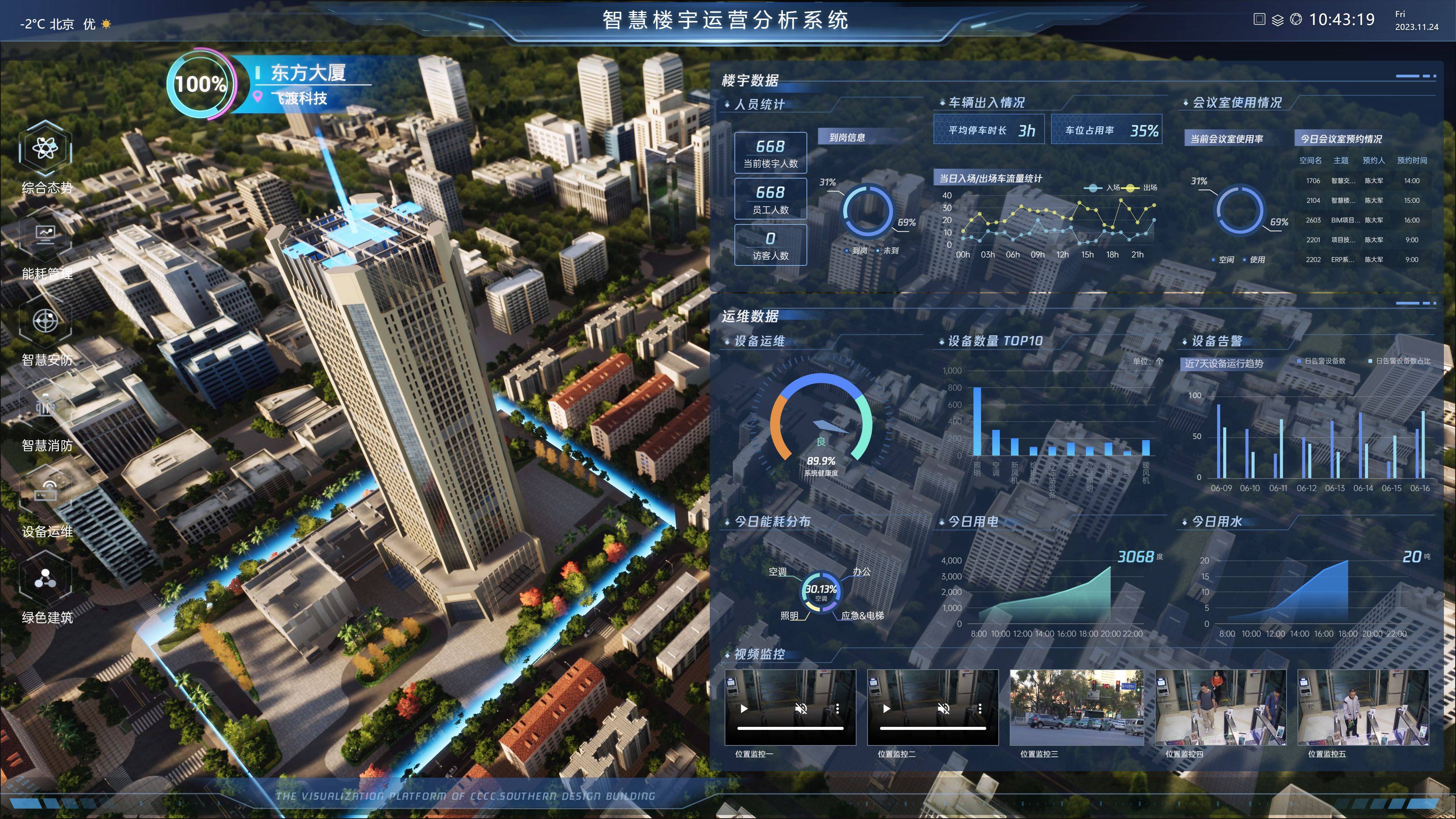1456x819 pixels.
Task: Select the 位置监控五 camera thumbnail
Action: tap(1363, 707)
